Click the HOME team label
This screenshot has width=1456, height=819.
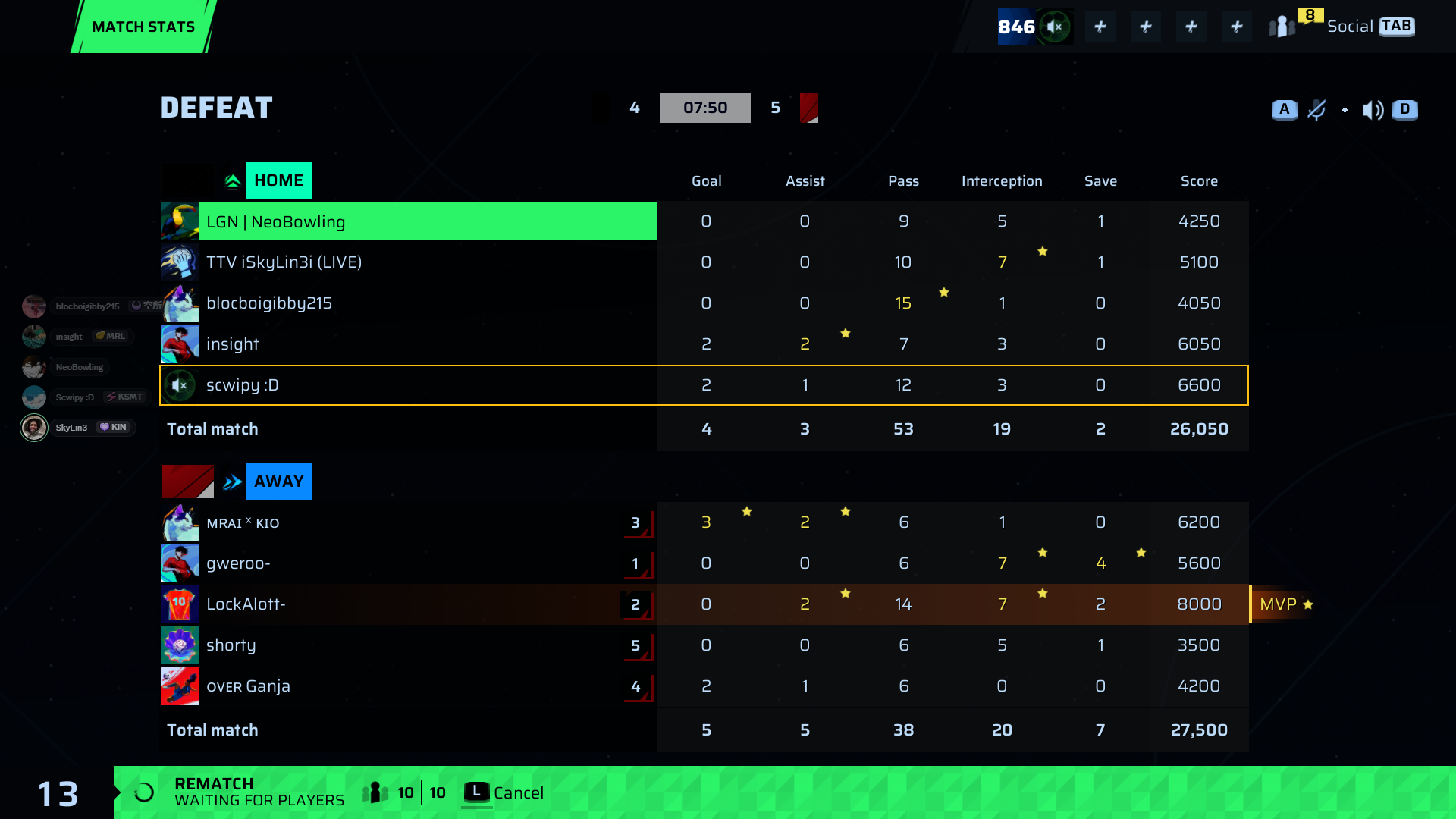(x=278, y=180)
